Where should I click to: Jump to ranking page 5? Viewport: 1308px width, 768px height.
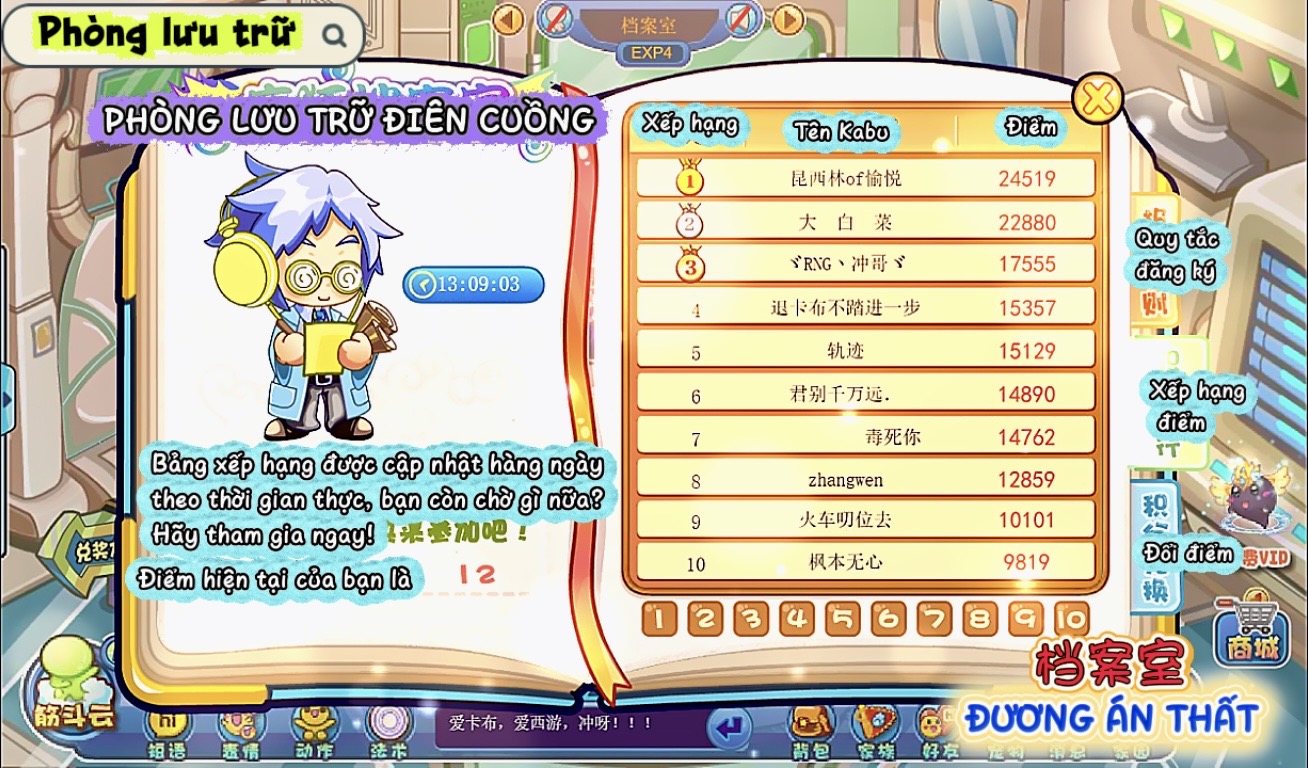(x=842, y=619)
